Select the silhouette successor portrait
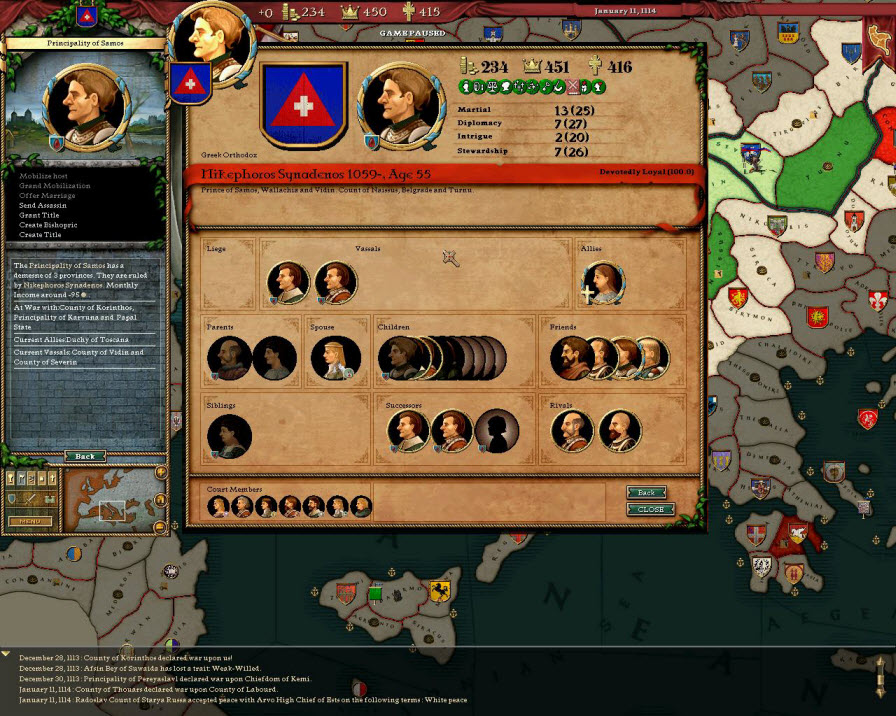The image size is (896, 716). click(496, 431)
